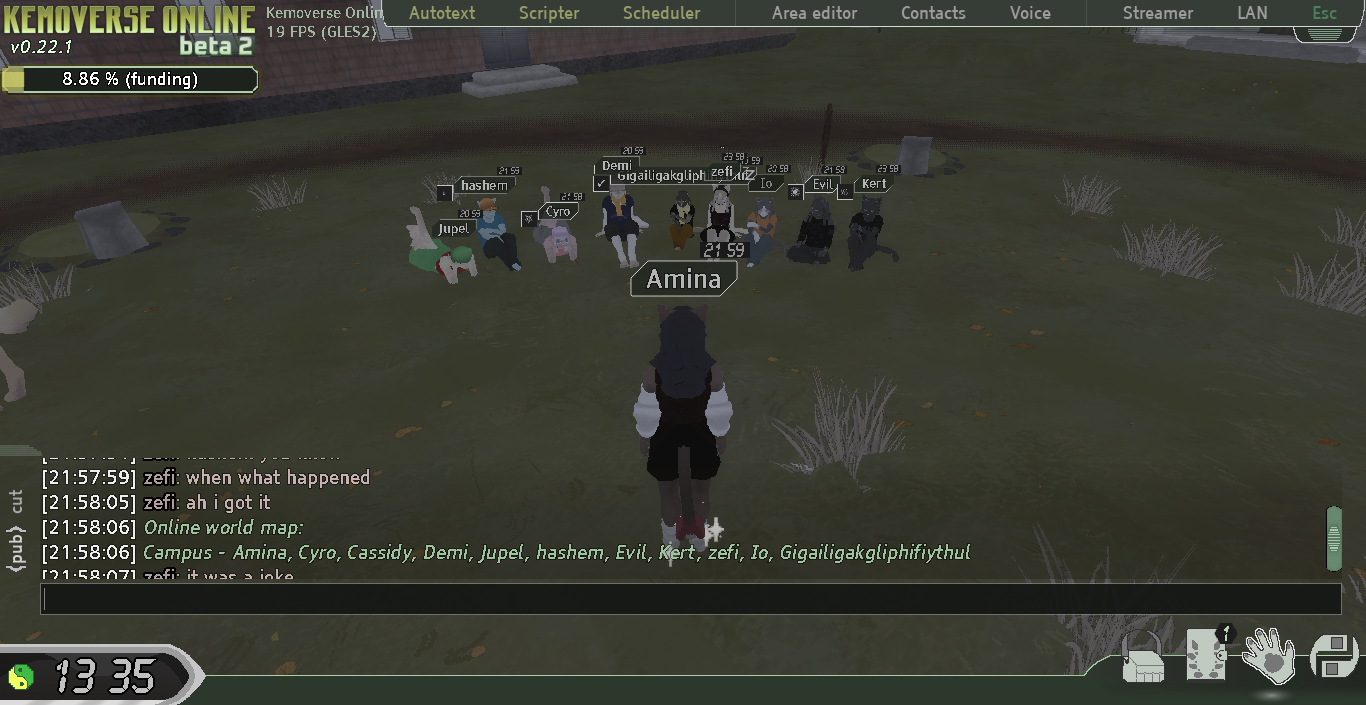Switch to the pub chat channel tab
The width and height of the screenshot is (1366, 705).
point(16,549)
